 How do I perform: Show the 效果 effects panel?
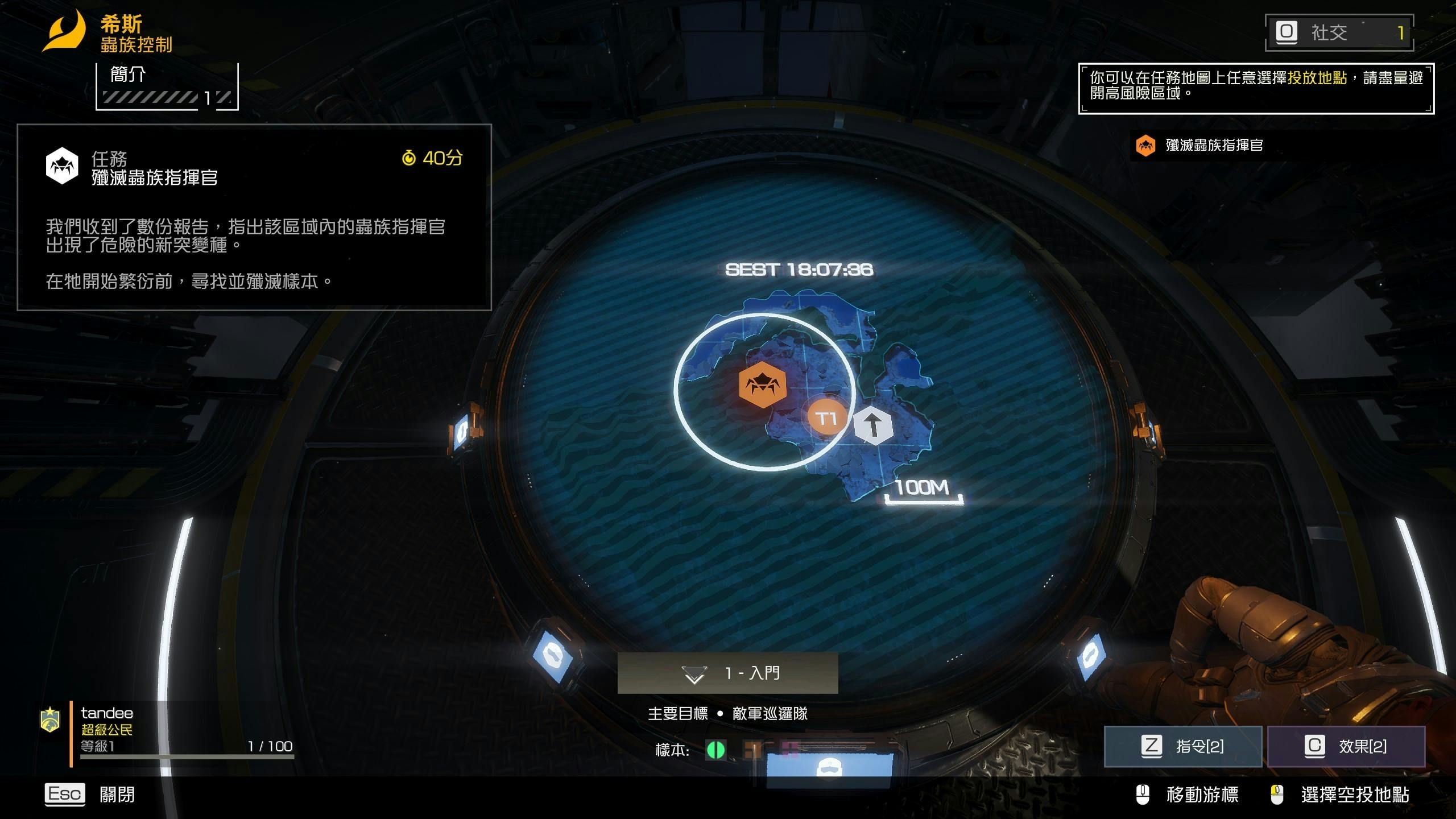click(x=1346, y=746)
